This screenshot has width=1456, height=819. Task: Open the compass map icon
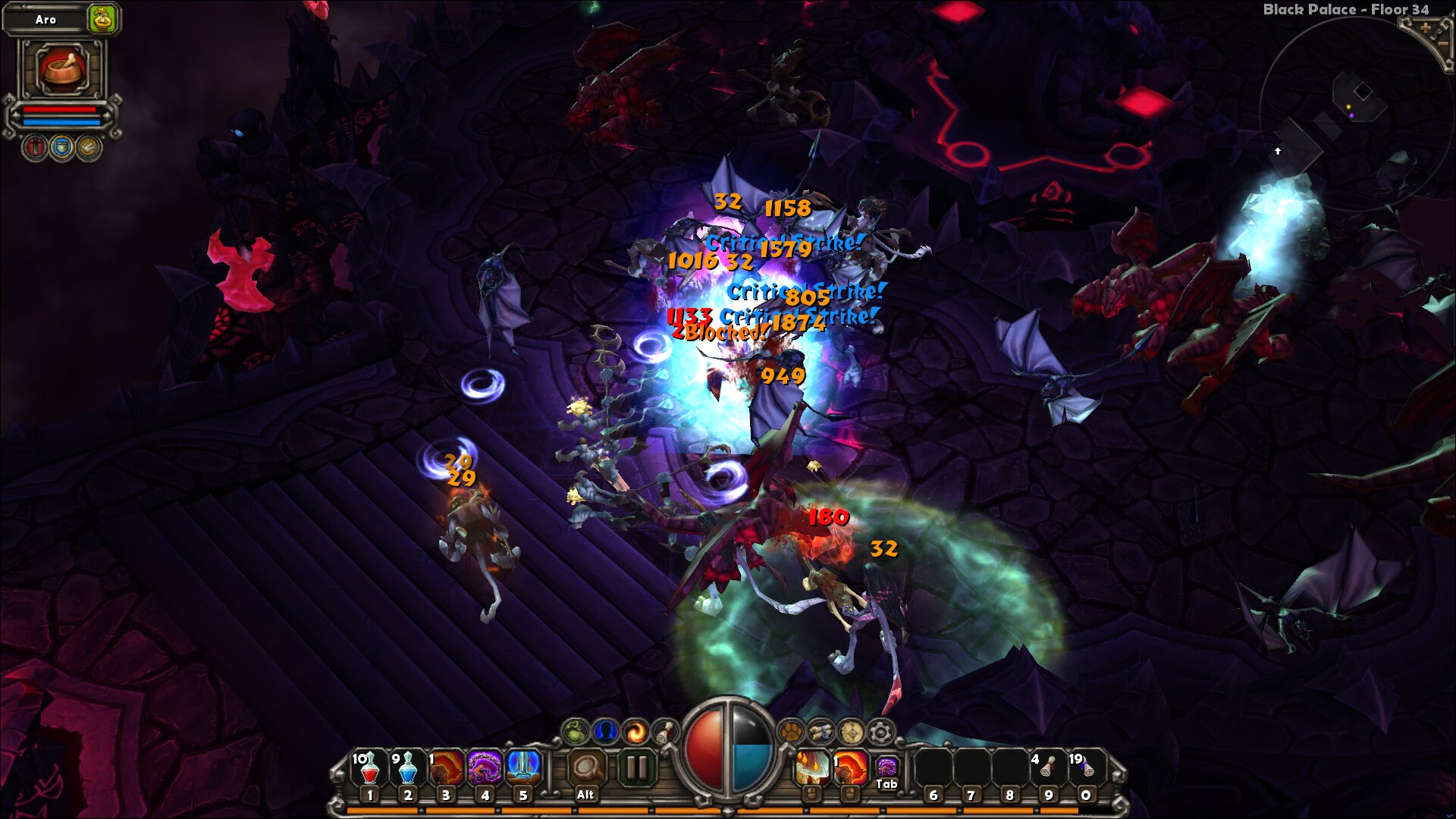851,732
